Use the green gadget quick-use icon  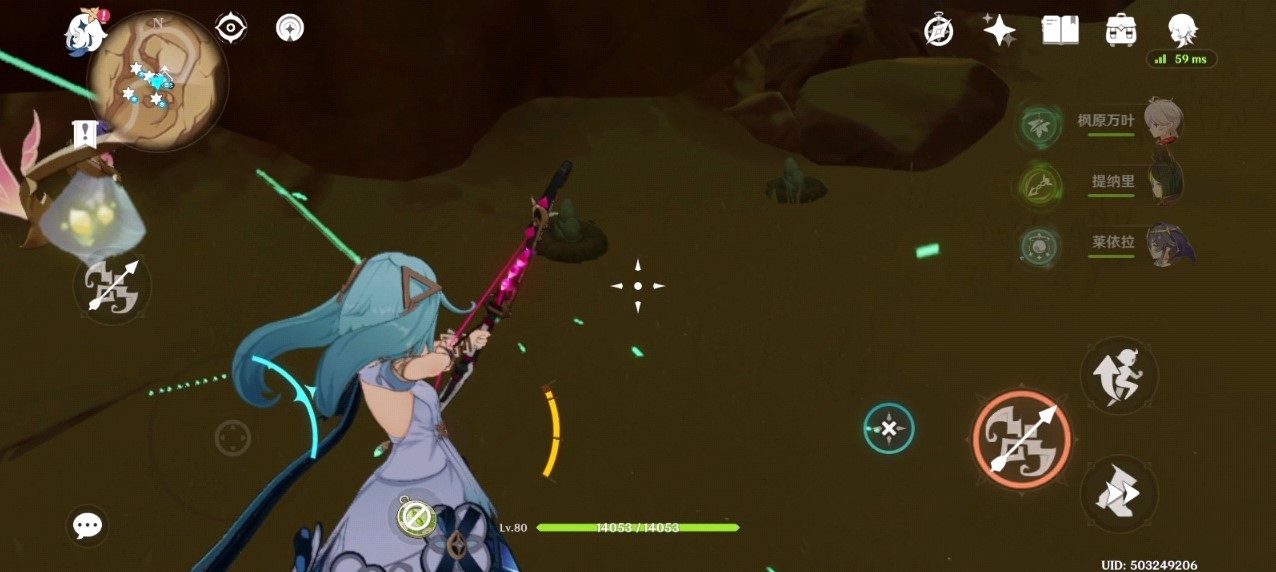coord(415,517)
